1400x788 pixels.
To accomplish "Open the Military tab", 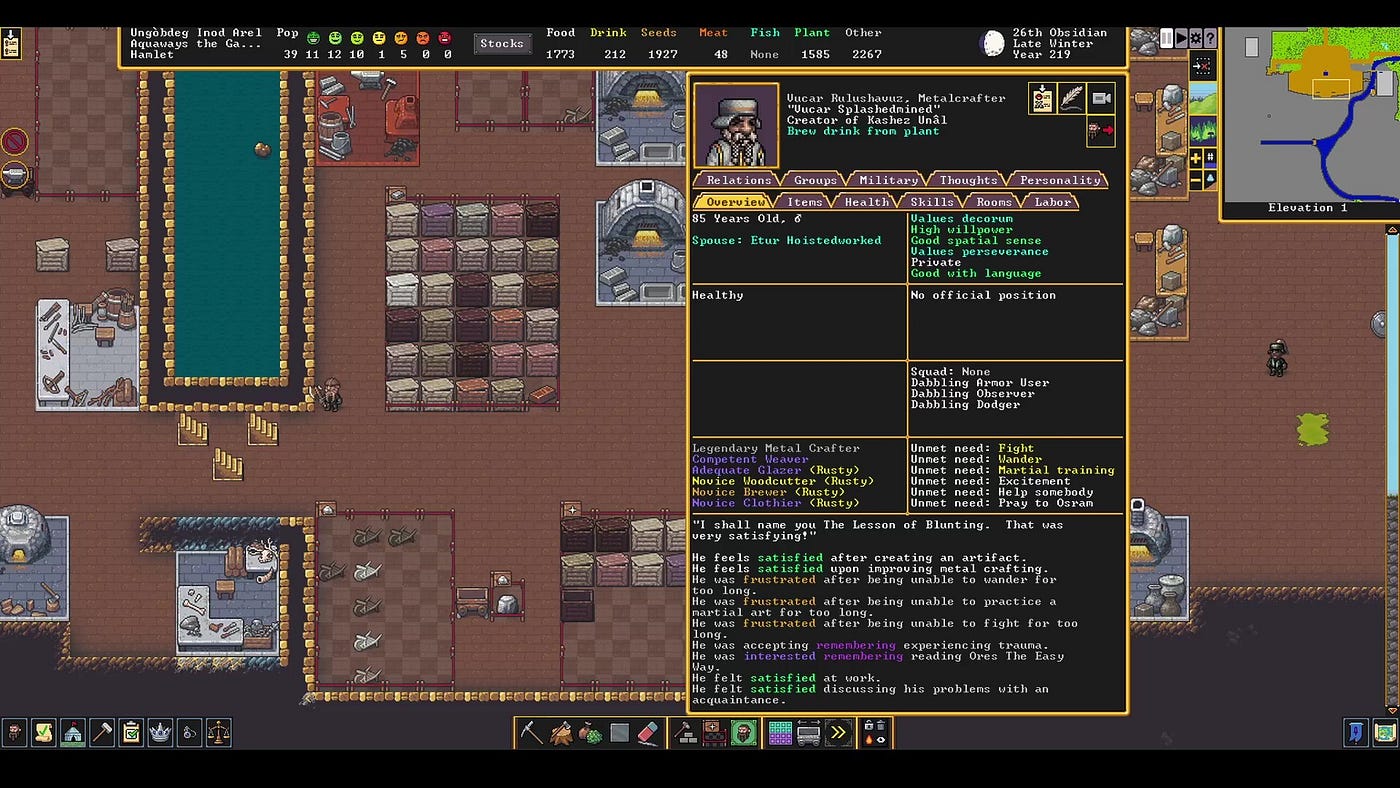I will 888,180.
